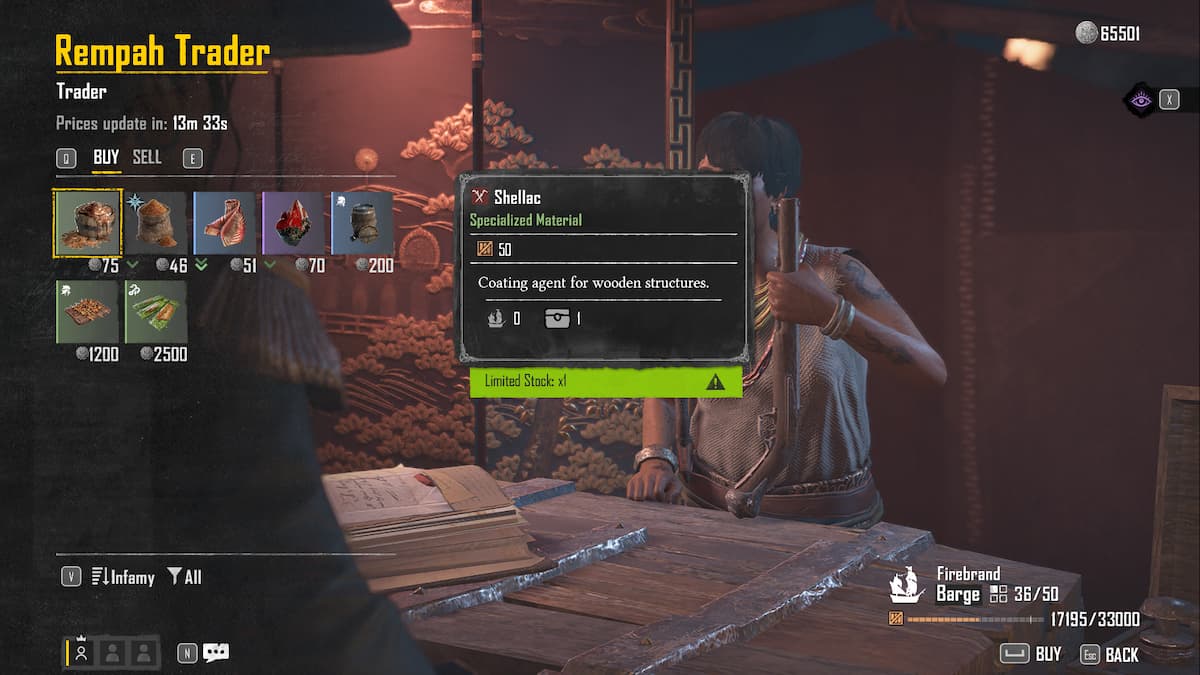Pick the green wrapped item priced 2500
The width and height of the screenshot is (1200, 675).
[156, 311]
